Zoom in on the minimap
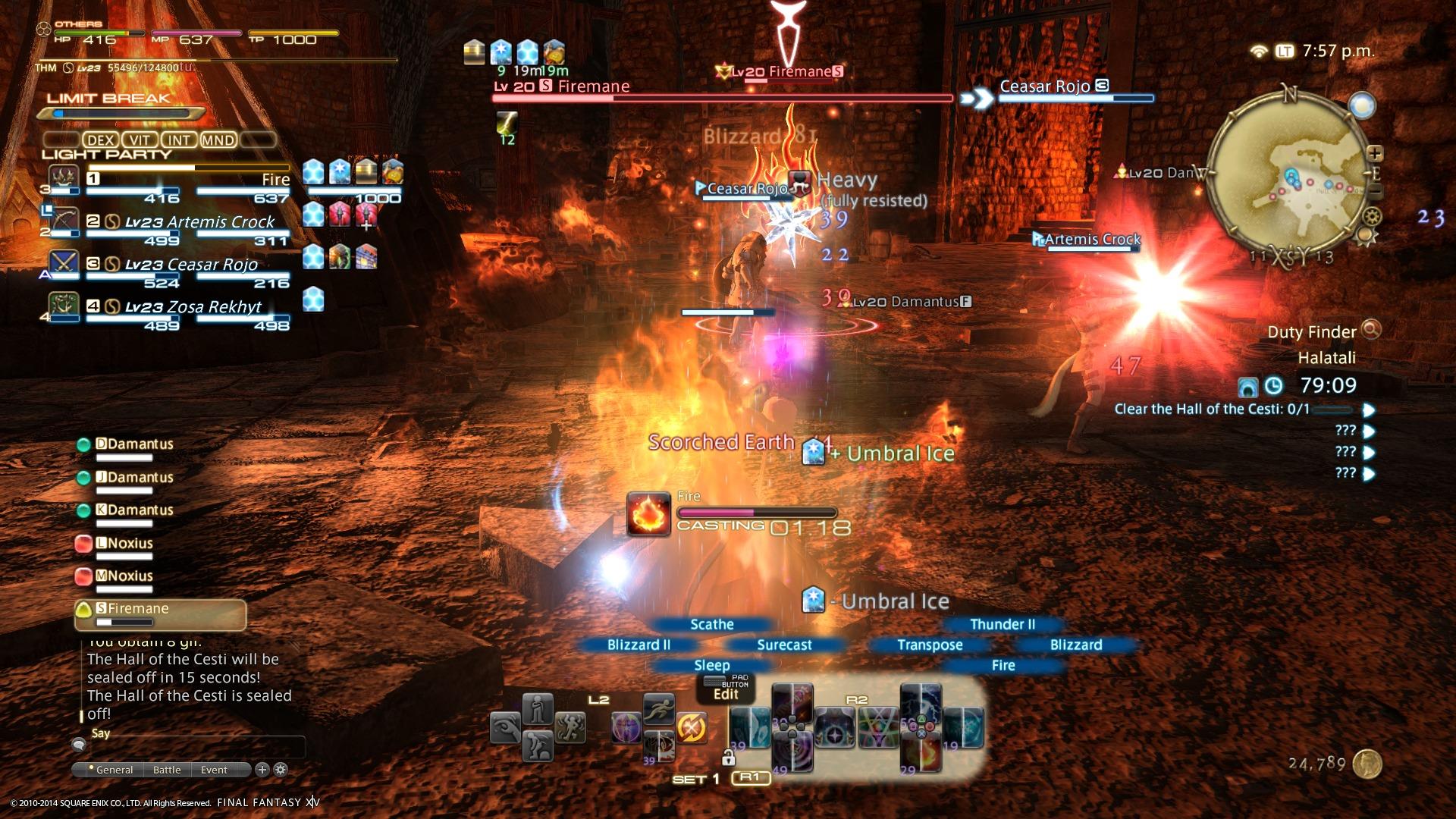The width and height of the screenshot is (1456, 819). (x=1375, y=154)
